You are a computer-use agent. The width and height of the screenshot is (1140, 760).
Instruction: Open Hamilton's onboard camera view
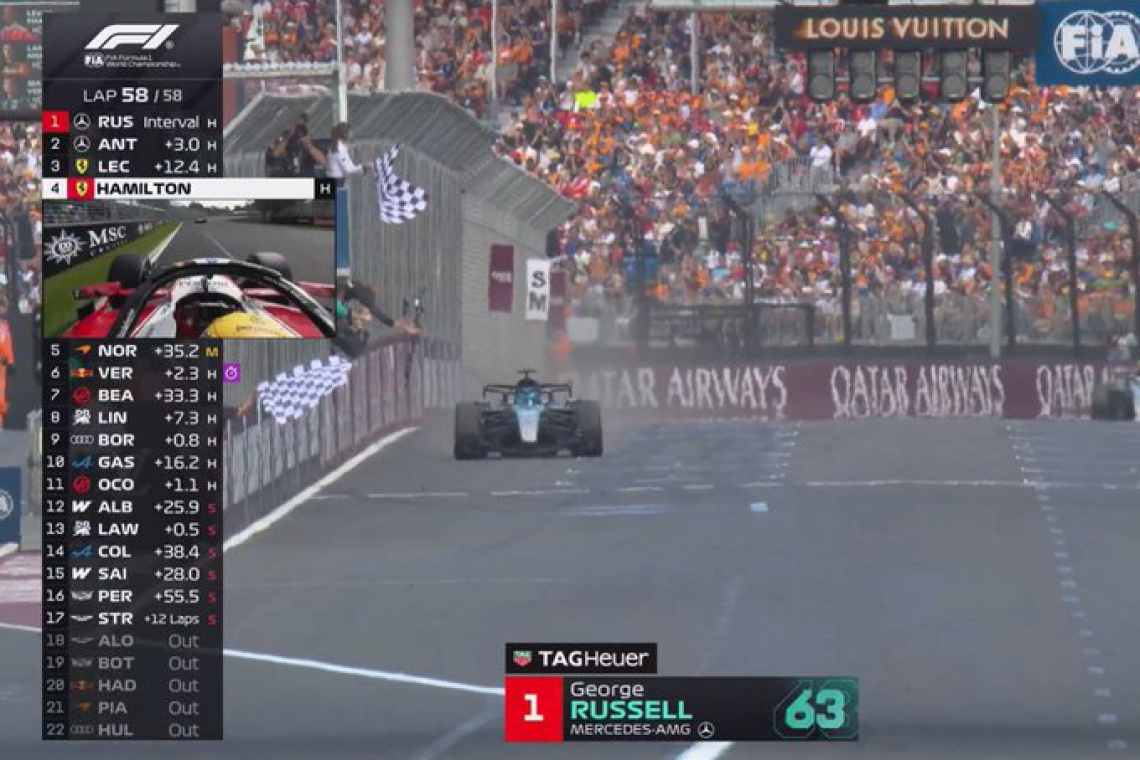pos(188,268)
